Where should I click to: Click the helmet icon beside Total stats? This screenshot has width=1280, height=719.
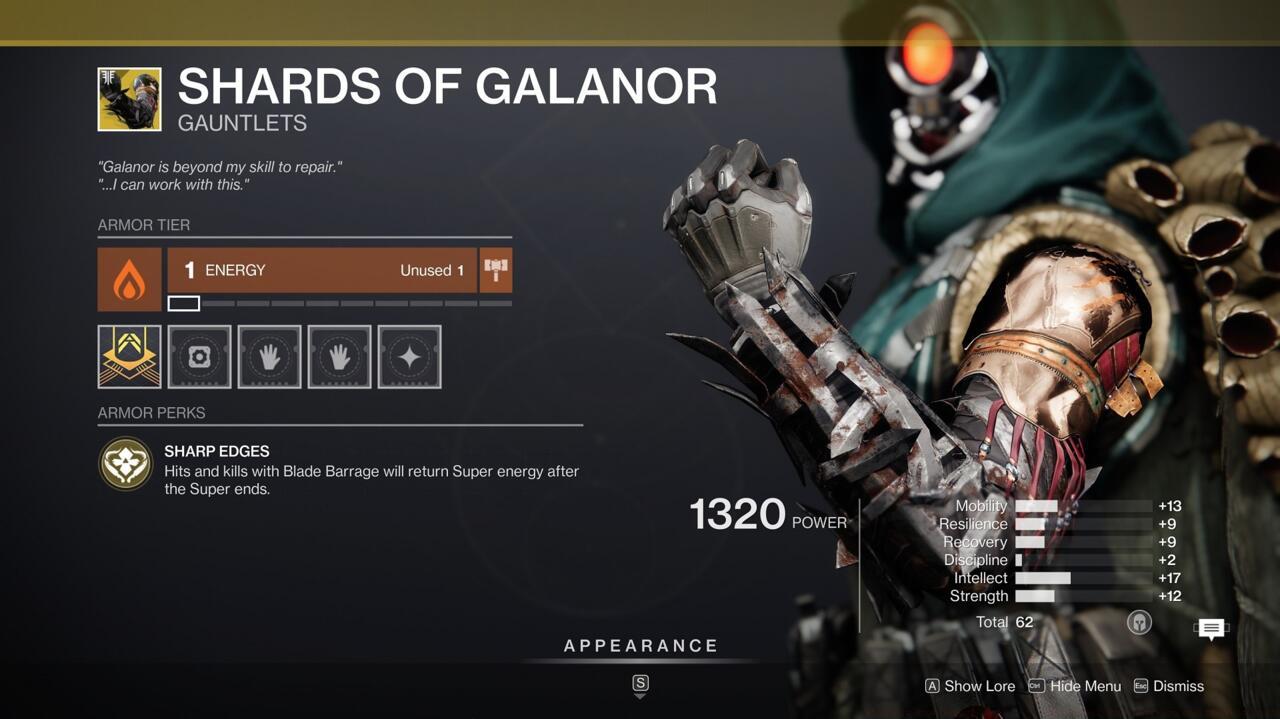point(1138,622)
